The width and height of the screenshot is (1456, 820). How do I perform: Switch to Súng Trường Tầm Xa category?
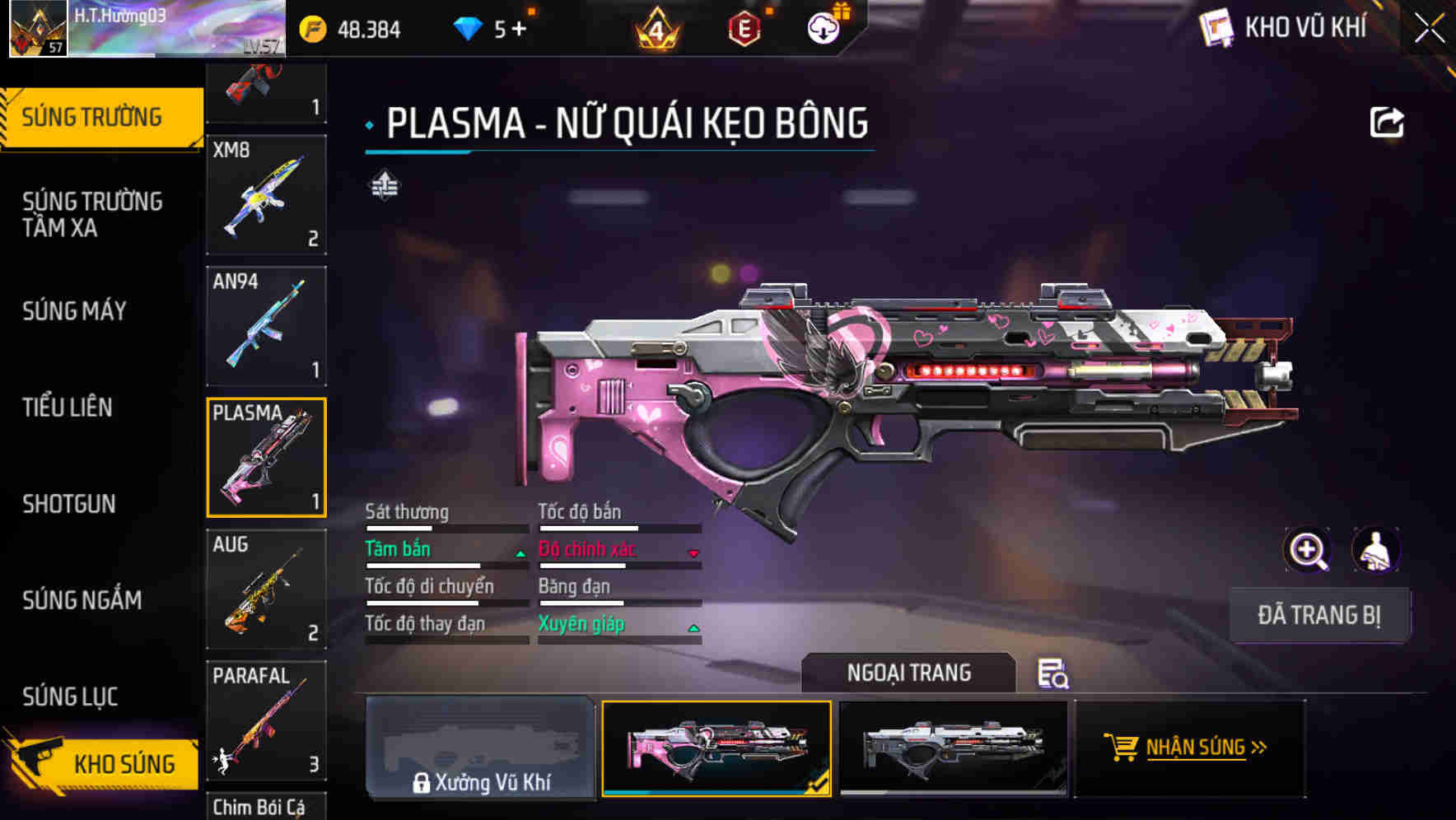click(x=92, y=214)
